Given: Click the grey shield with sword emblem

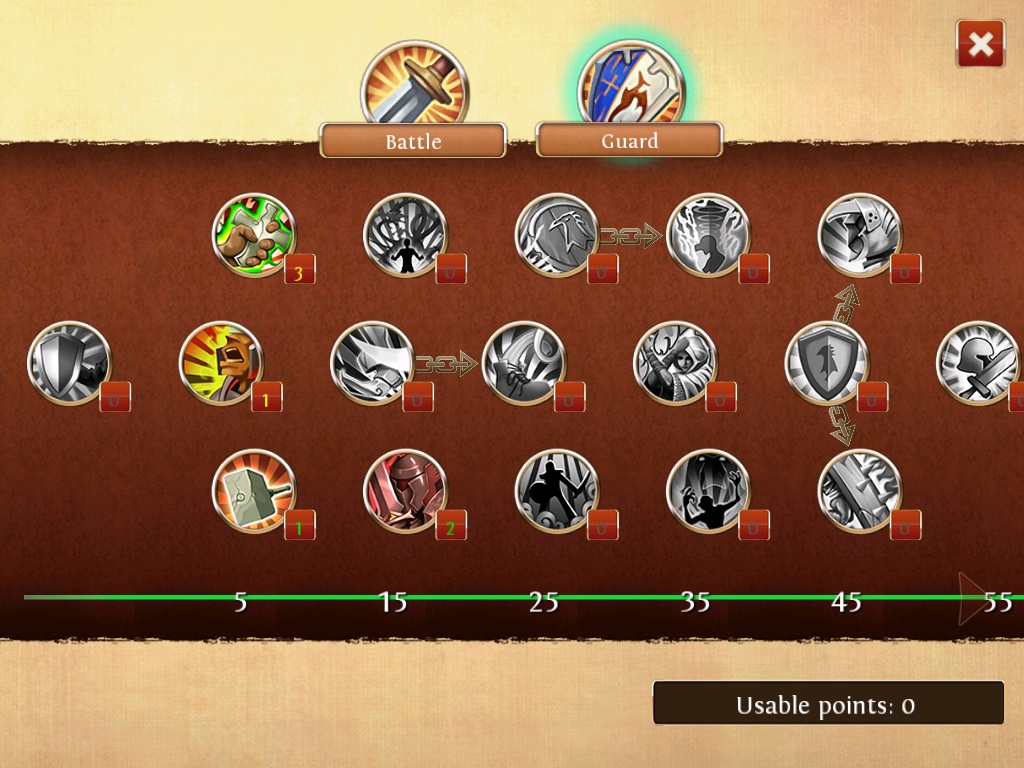Looking at the screenshot, I should (x=827, y=363).
